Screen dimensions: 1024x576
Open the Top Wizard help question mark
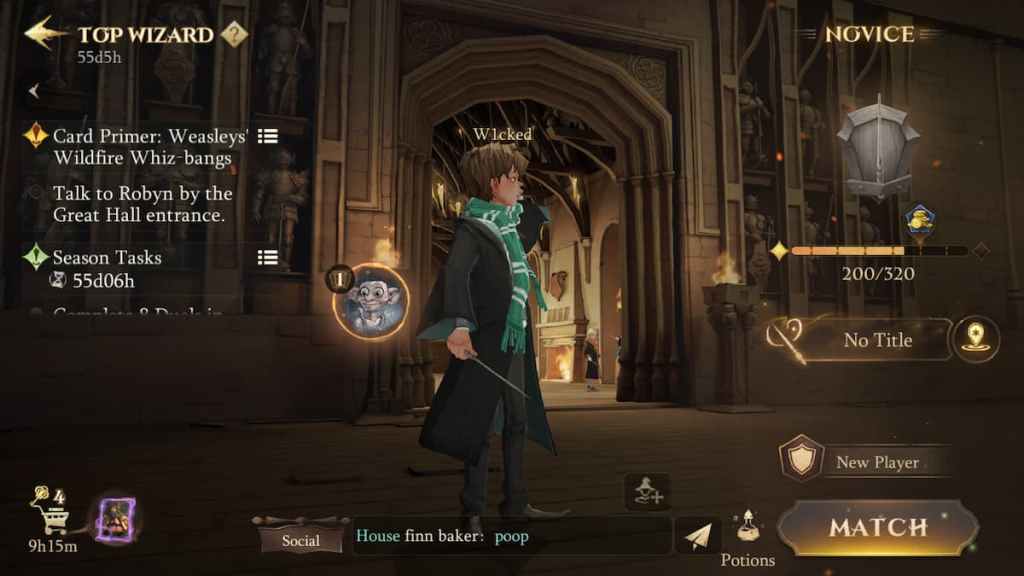coord(234,35)
